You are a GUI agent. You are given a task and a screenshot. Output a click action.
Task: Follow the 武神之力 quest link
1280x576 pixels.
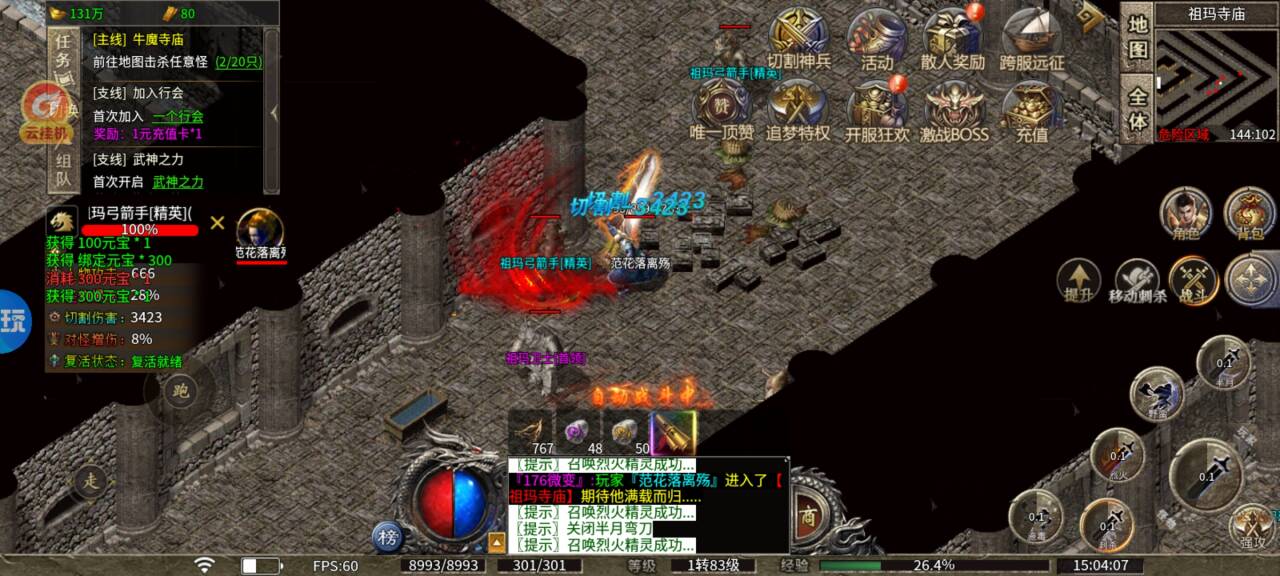[x=178, y=182]
